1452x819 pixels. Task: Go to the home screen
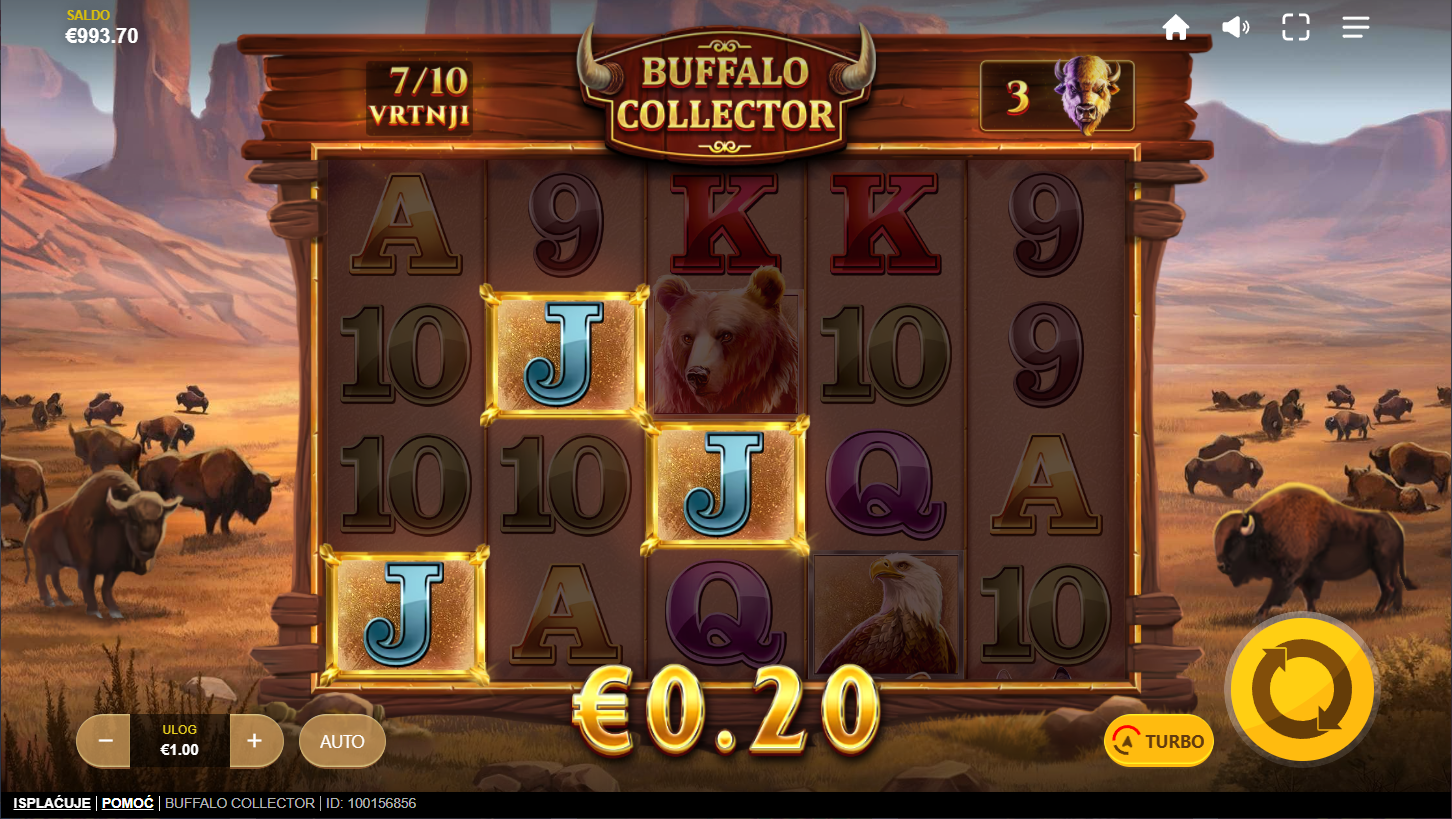1176,28
